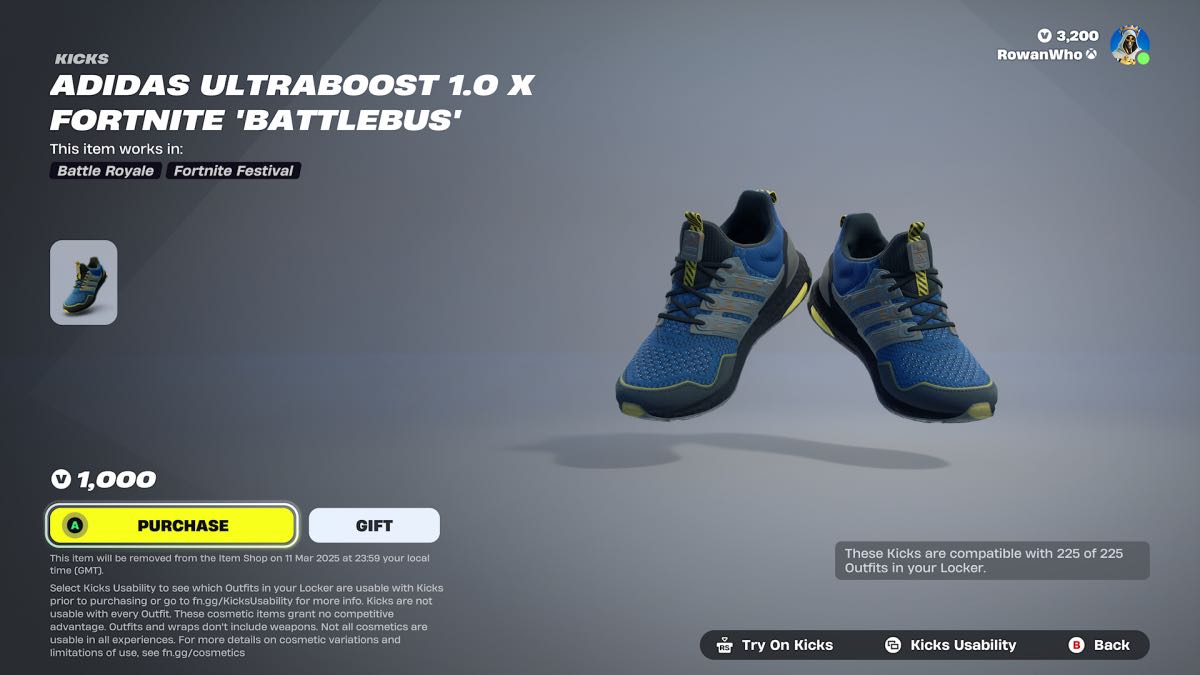
Task: Gift these kicks to a friend
Action: pos(374,525)
